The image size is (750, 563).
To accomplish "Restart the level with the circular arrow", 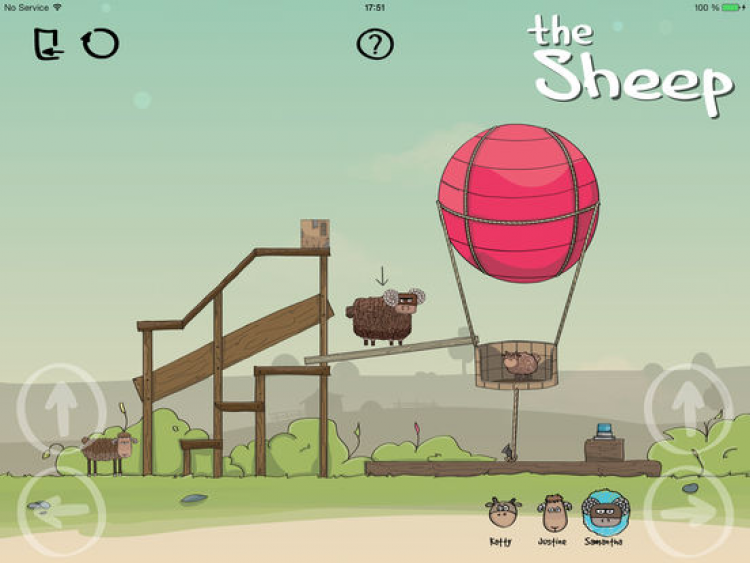I will point(100,44).
